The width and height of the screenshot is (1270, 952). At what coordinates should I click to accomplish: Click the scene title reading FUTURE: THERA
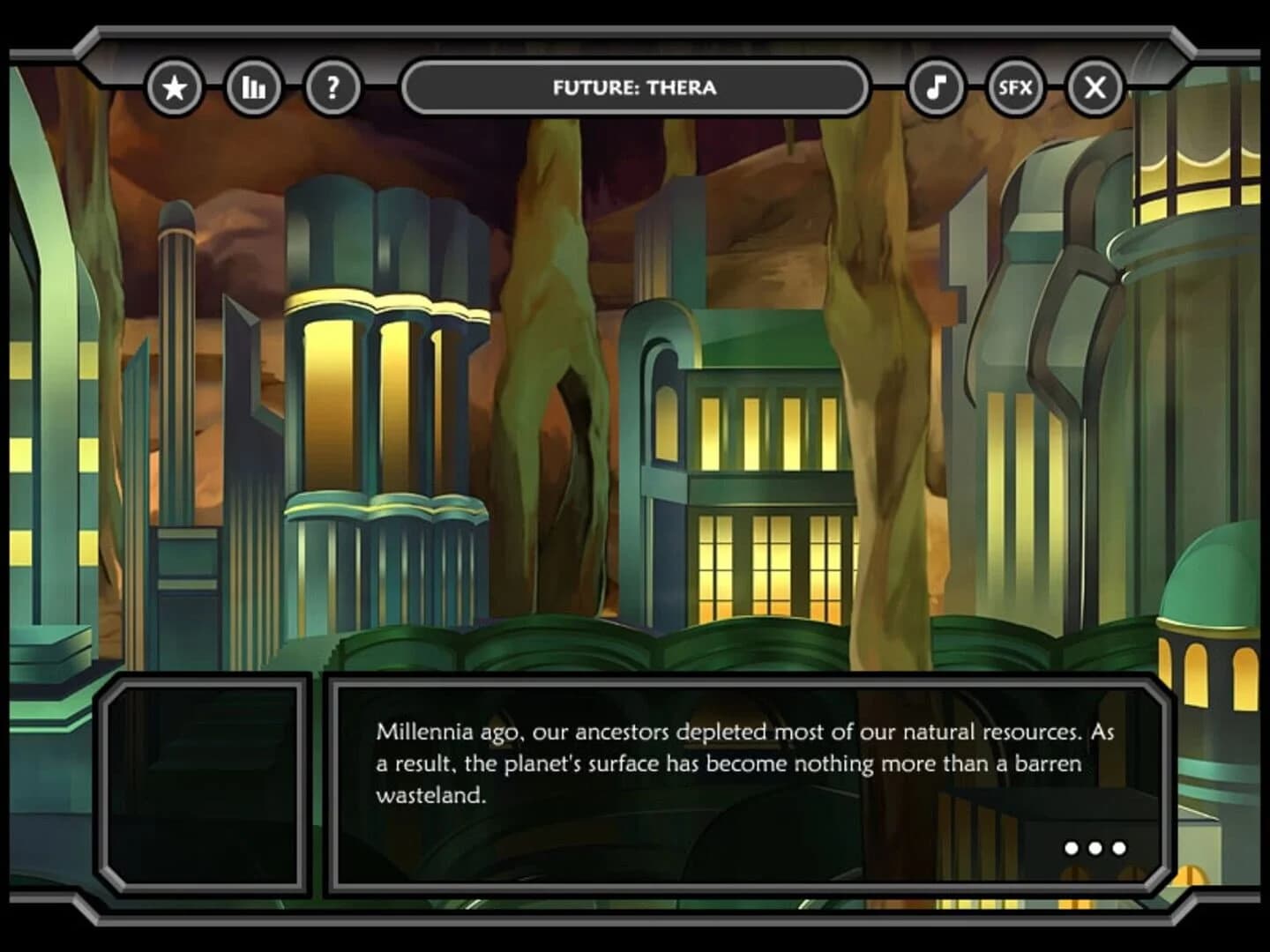637,87
